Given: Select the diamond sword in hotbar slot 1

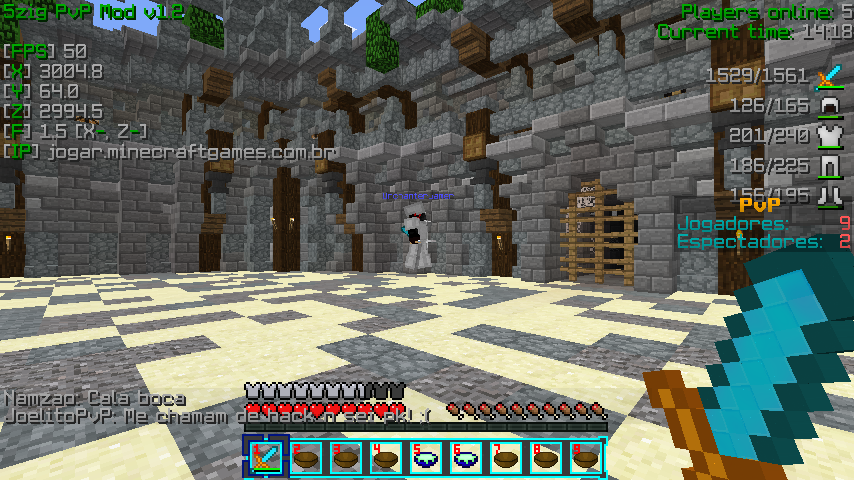Looking at the screenshot, I should tap(266, 457).
